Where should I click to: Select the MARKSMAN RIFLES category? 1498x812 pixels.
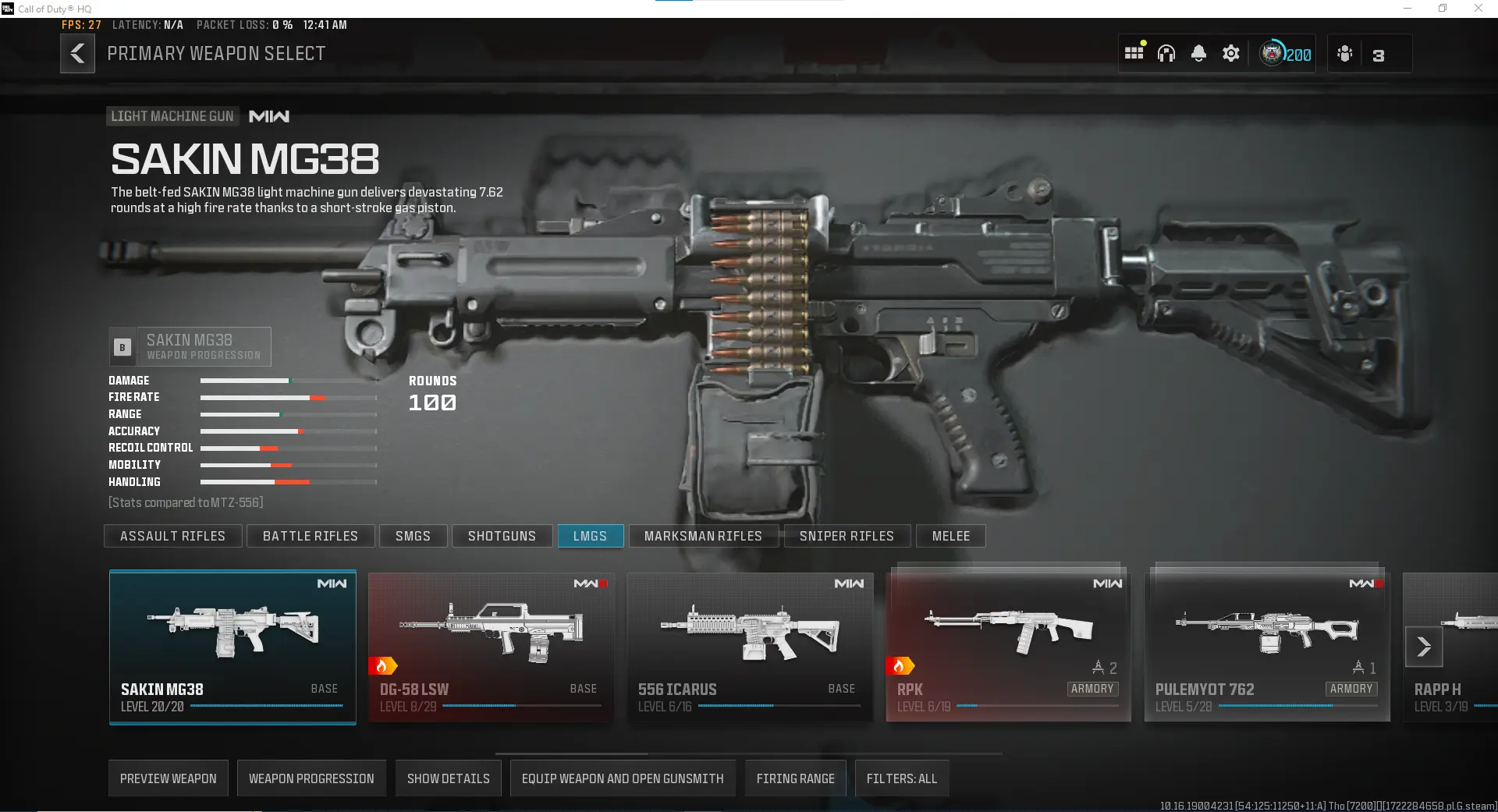[x=703, y=536]
